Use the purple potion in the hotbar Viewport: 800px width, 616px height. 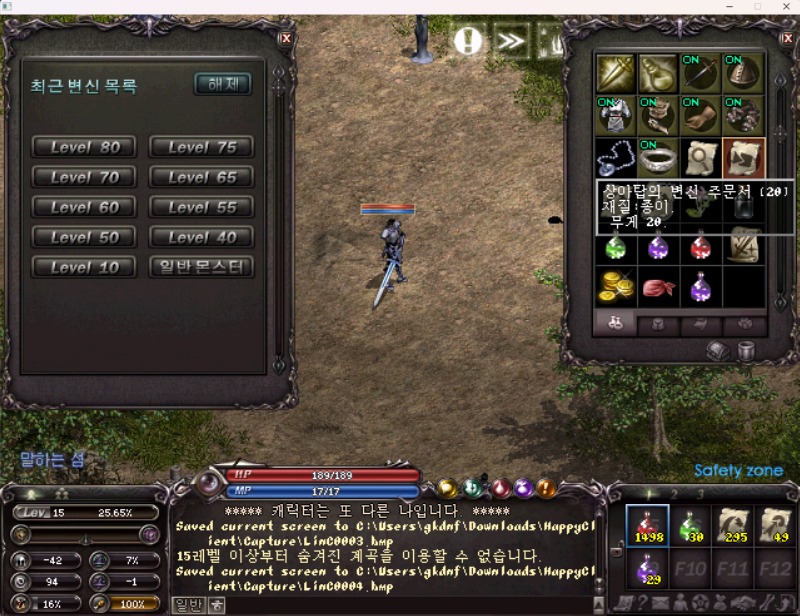645,572
